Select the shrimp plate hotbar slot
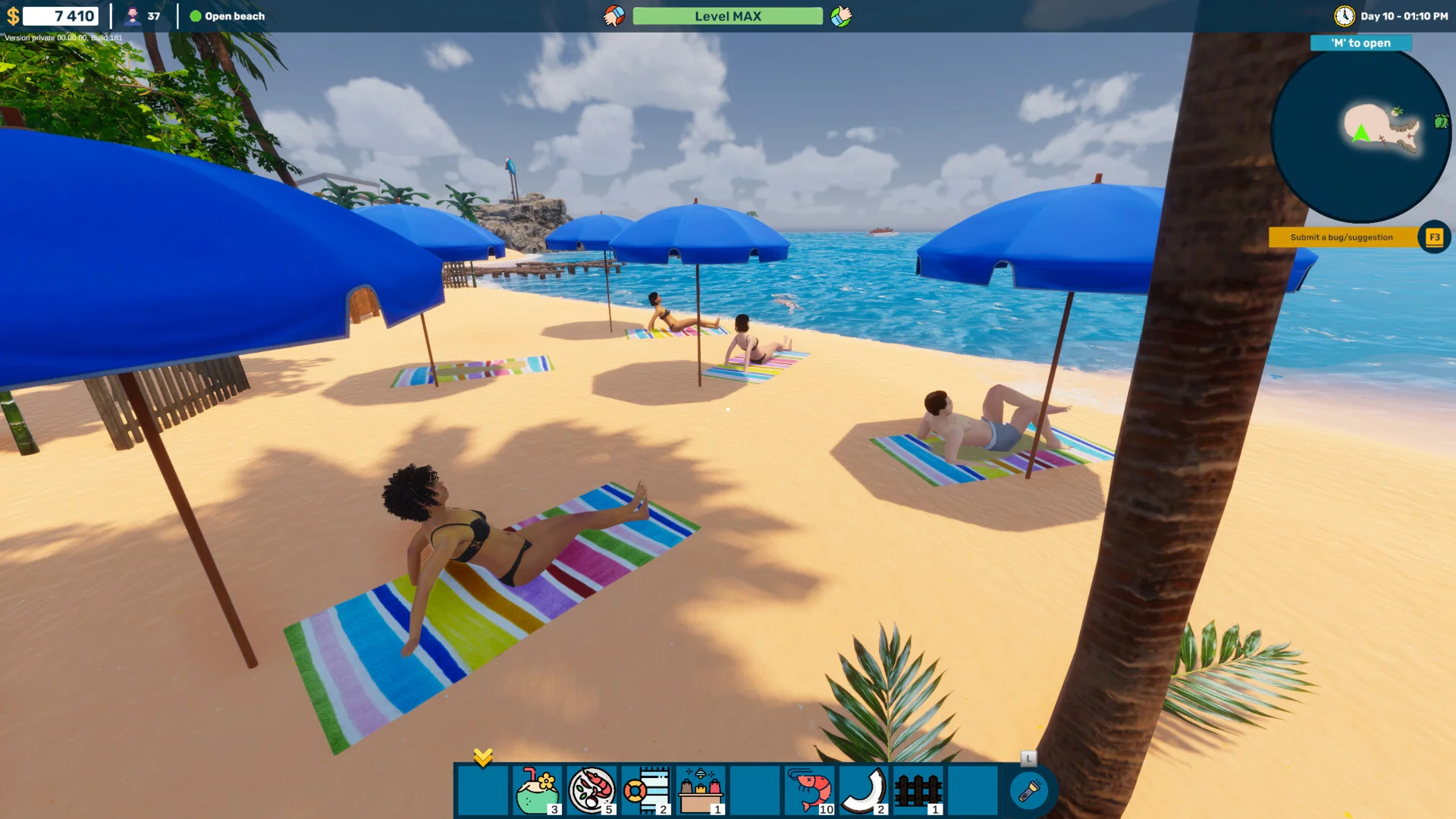The image size is (1456, 819). tap(591, 790)
